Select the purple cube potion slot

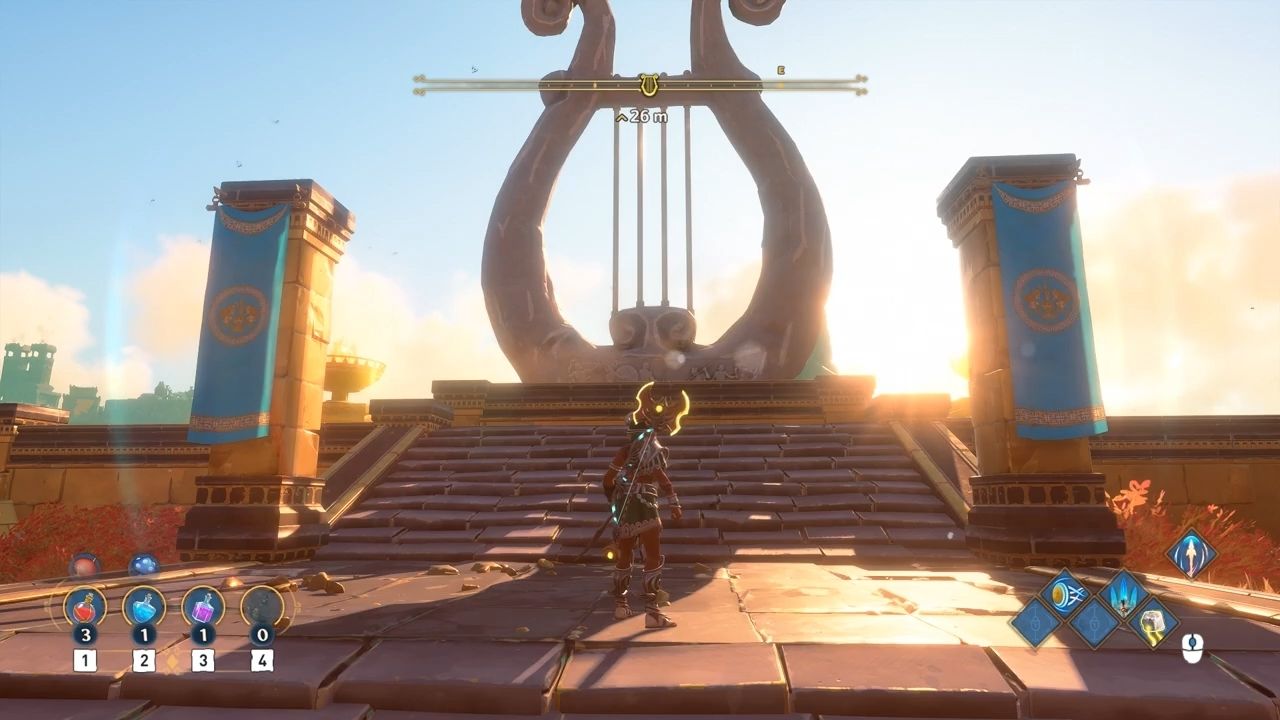pyautogui.click(x=203, y=607)
